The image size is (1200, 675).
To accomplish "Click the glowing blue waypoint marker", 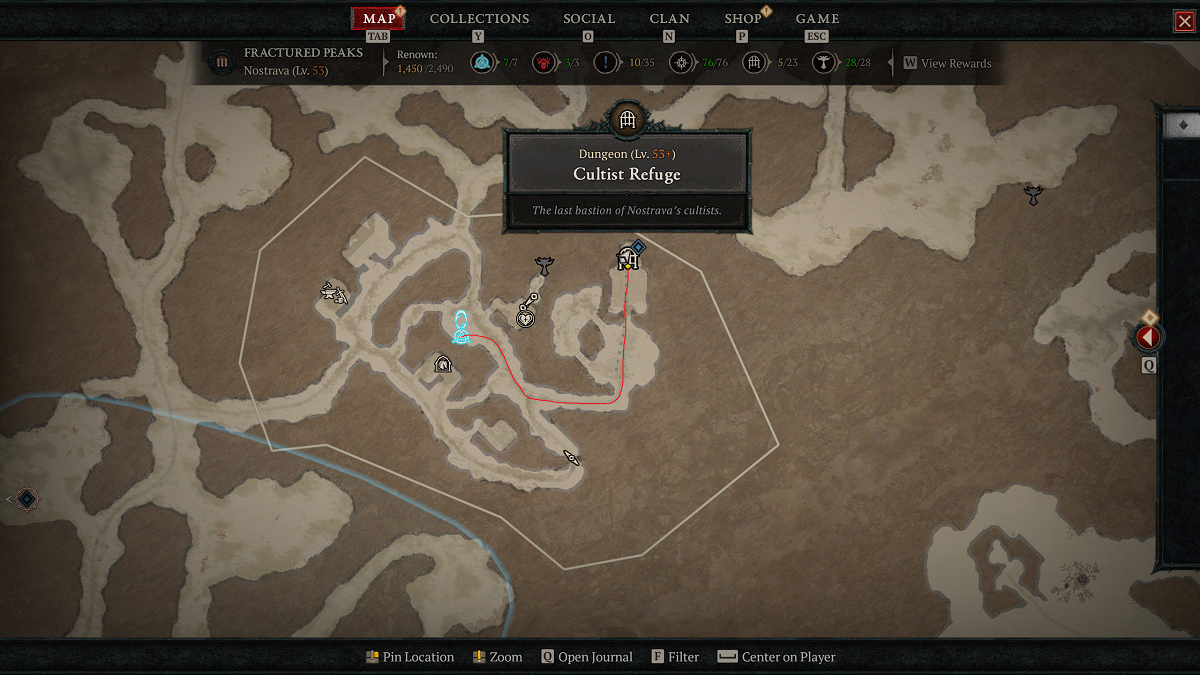I will 461,328.
